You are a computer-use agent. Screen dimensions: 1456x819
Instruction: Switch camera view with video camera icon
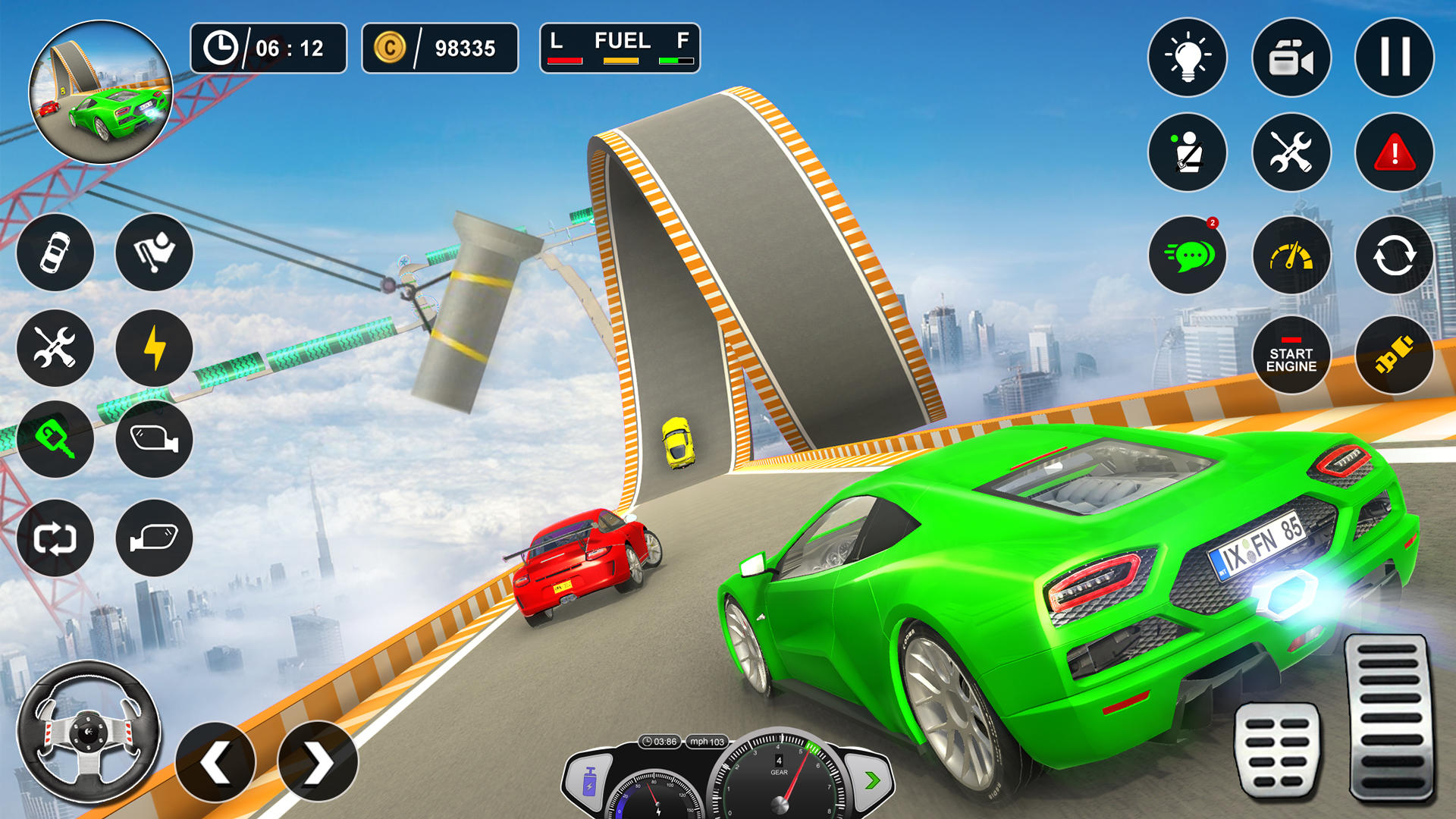(x=1291, y=57)
